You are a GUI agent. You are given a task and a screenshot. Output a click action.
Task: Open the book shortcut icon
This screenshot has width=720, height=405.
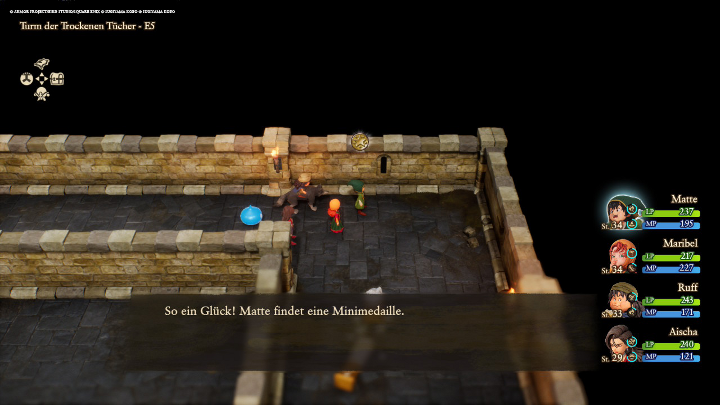coord(42,63)
